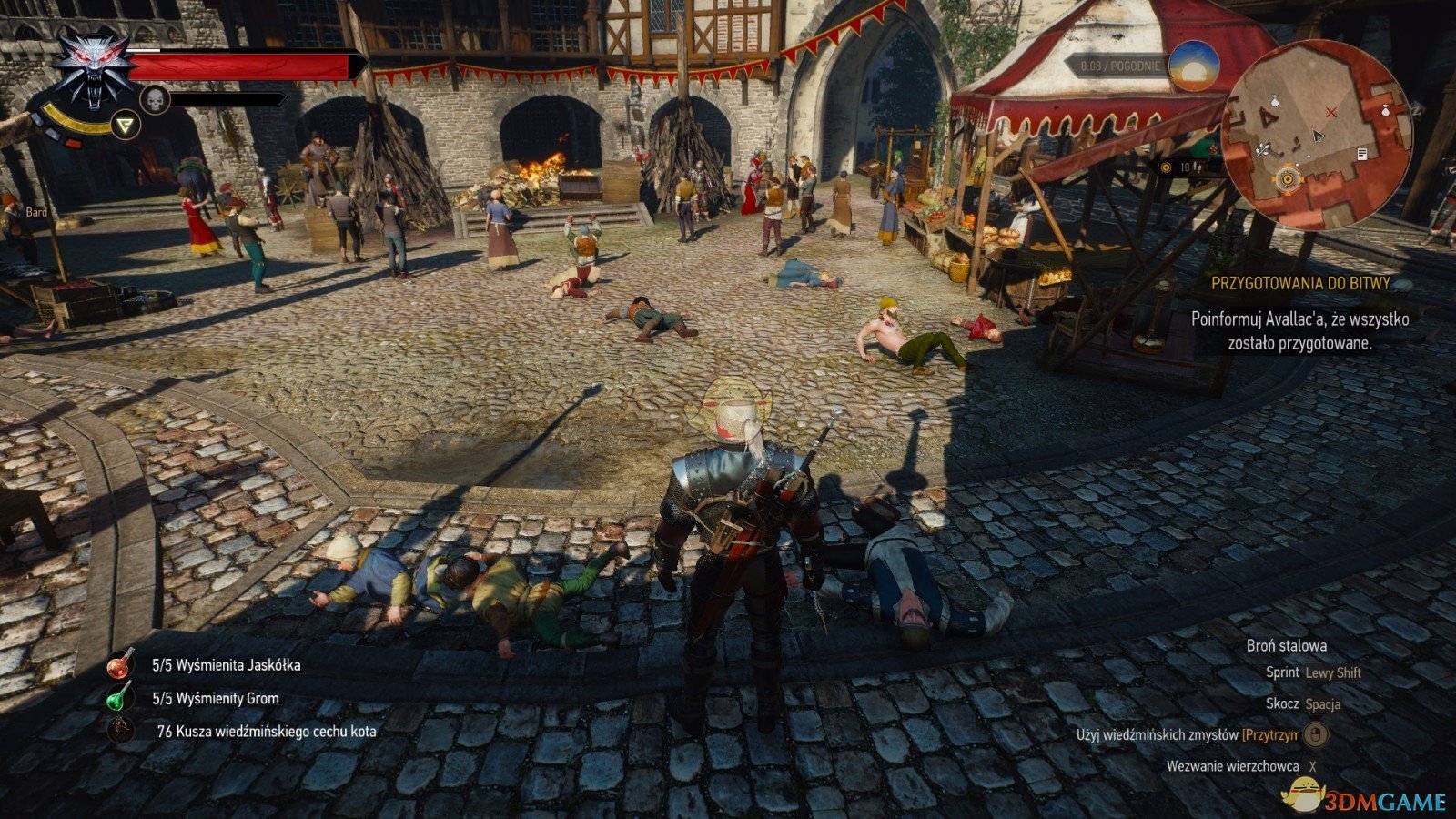Click the notice board marker on minimap
The image size is (1456, 819).
[1362, 154]
